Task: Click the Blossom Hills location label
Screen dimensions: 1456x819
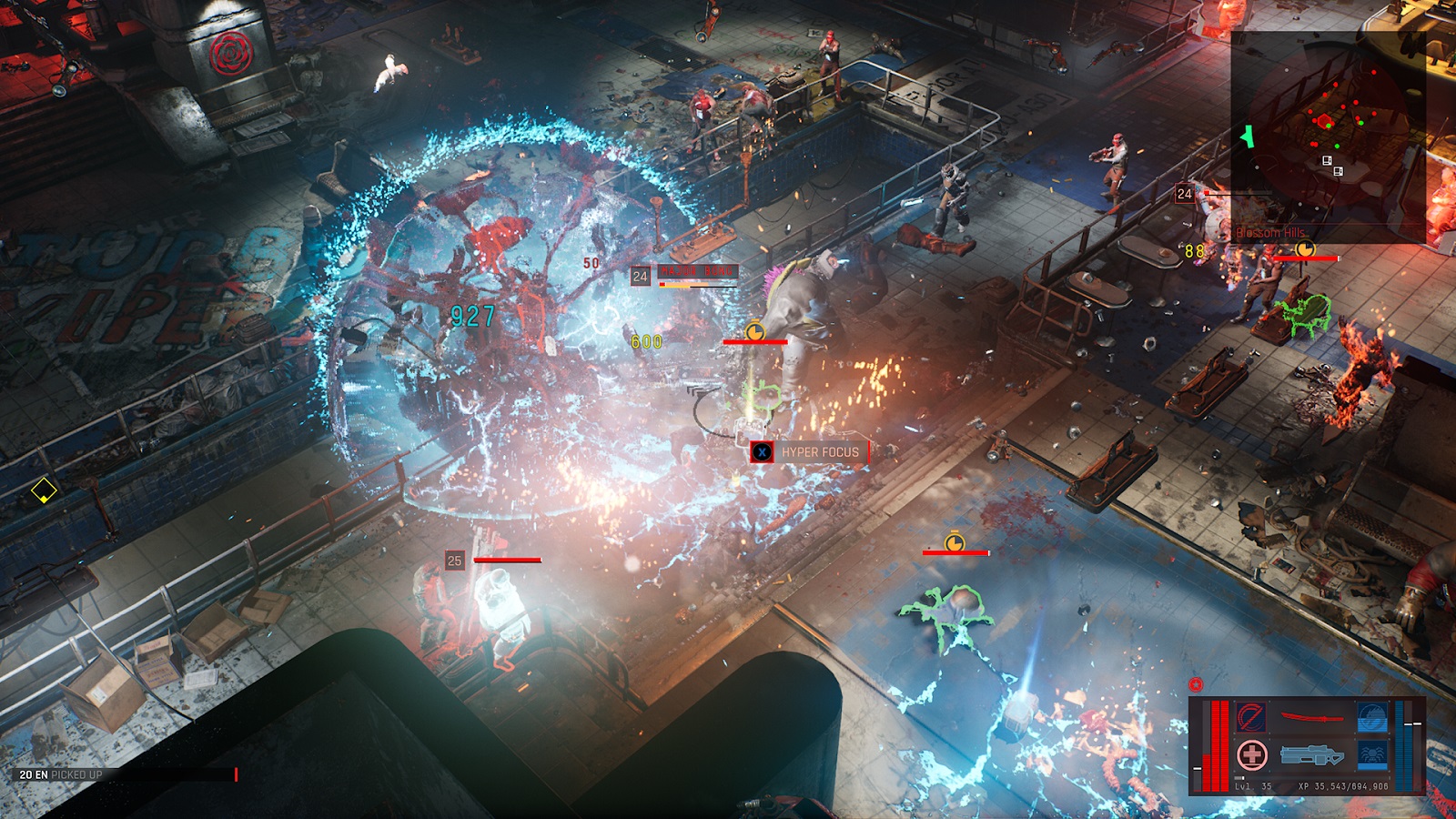Action: tap(1270, 232)
